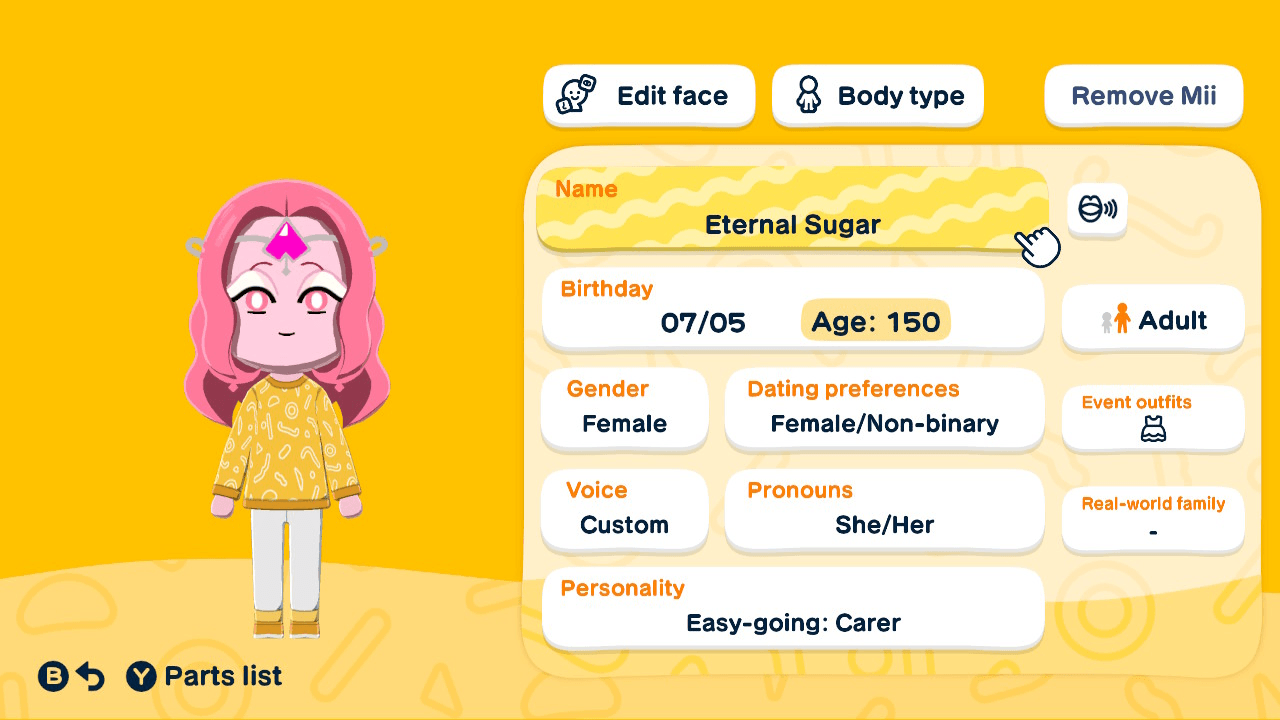Select the Real-world family panel
This screenshot has width=1280, height=720.
coord(1152,518)
